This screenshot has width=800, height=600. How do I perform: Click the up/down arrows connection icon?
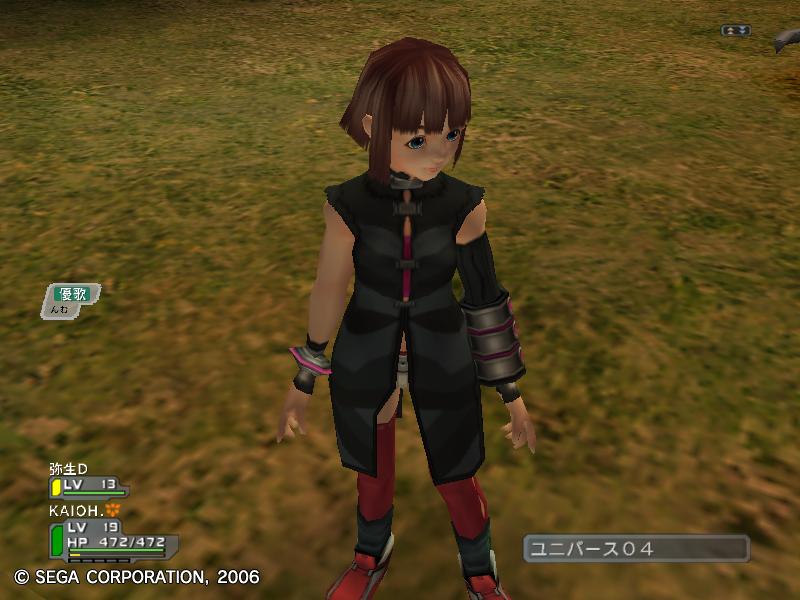point(736,31)
